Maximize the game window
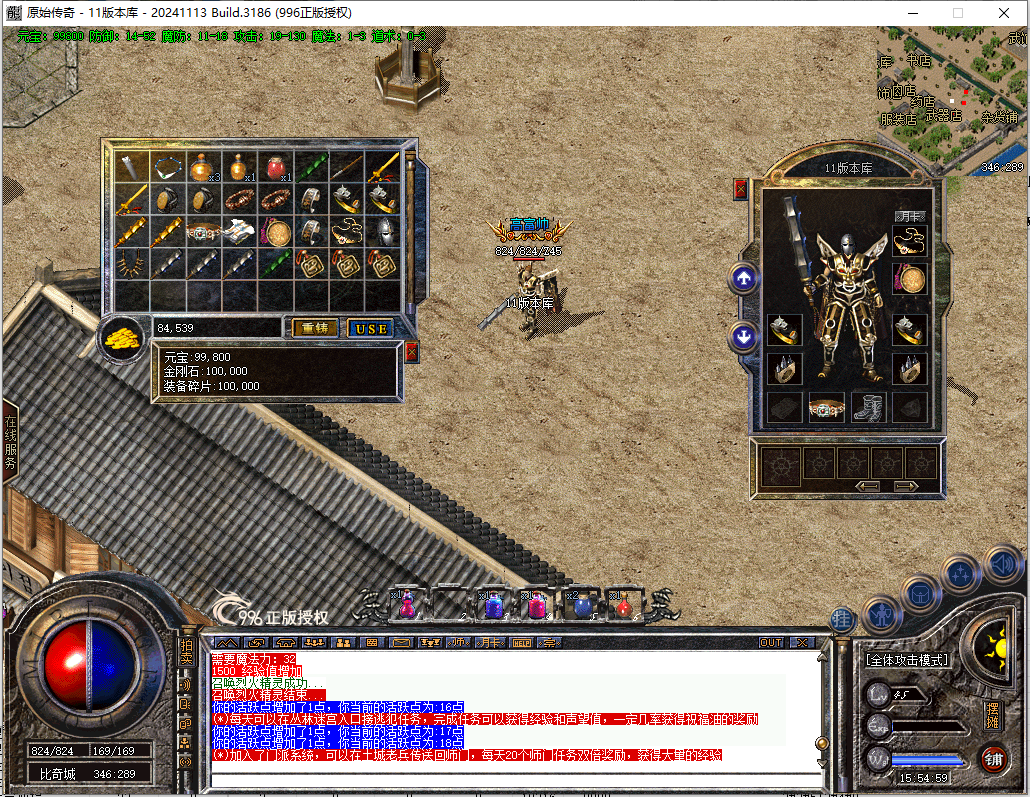The image size is (1030, 797). pos(957,13)
